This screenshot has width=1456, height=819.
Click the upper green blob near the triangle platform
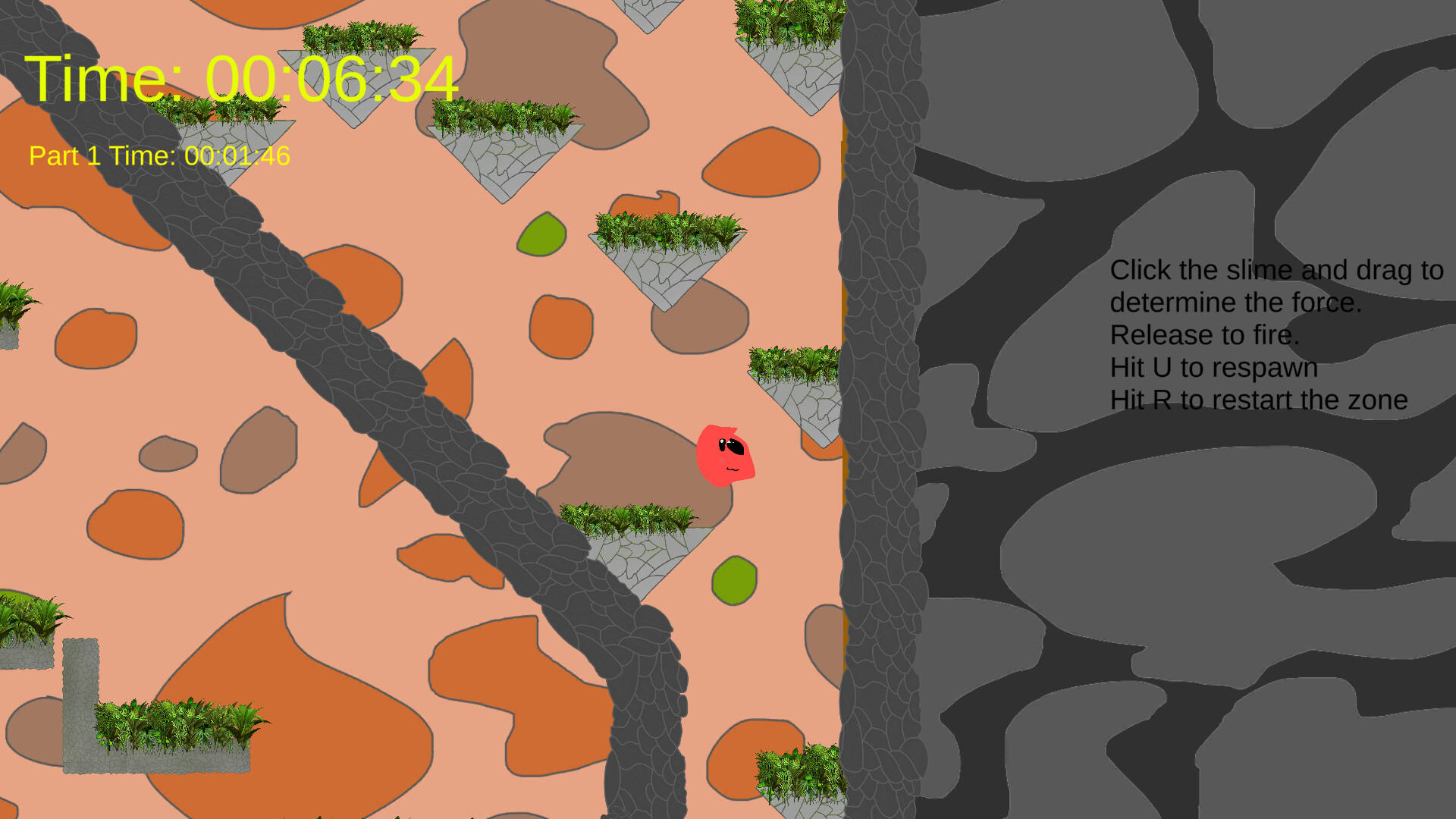pyautogui.click(x=541, y=235)
